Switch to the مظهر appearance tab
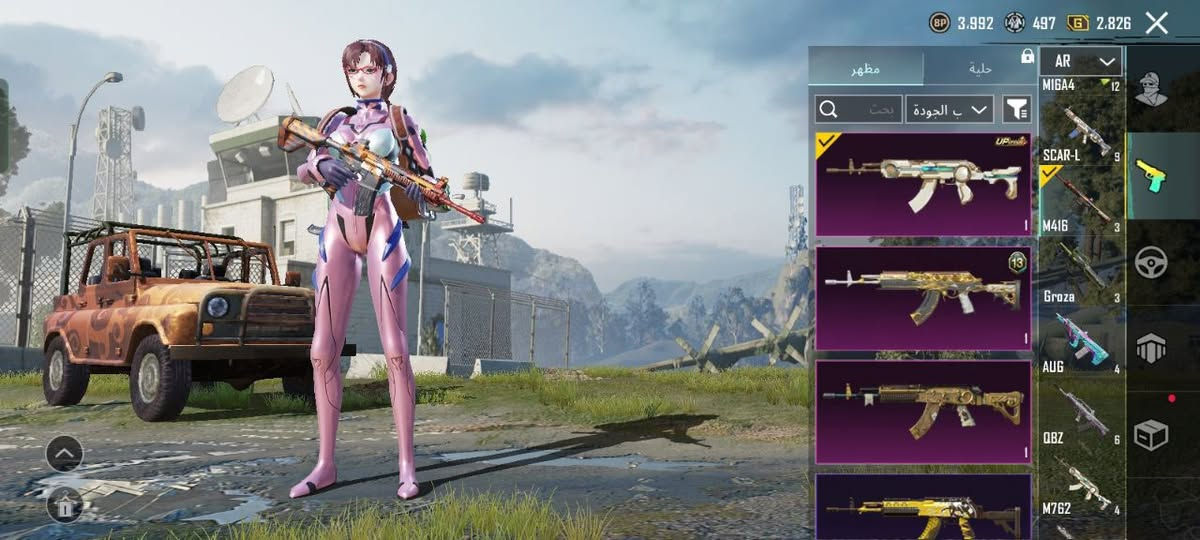Image resolution: width=1200 pixels, height=540 pixels. pyautogui.click(x=866, y=68)
